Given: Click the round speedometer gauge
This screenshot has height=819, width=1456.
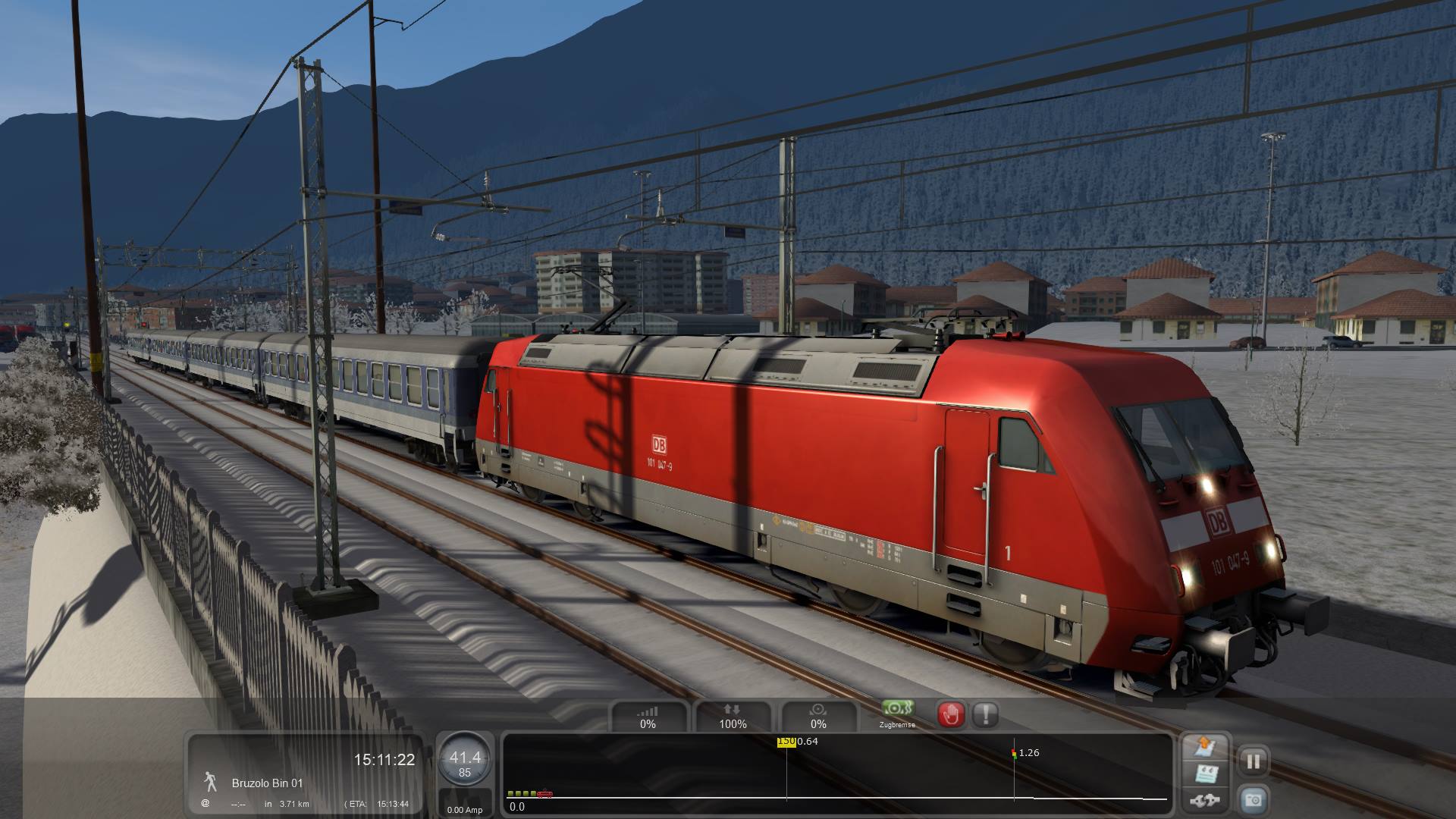Looking at the screenshot, I should 464,761.
